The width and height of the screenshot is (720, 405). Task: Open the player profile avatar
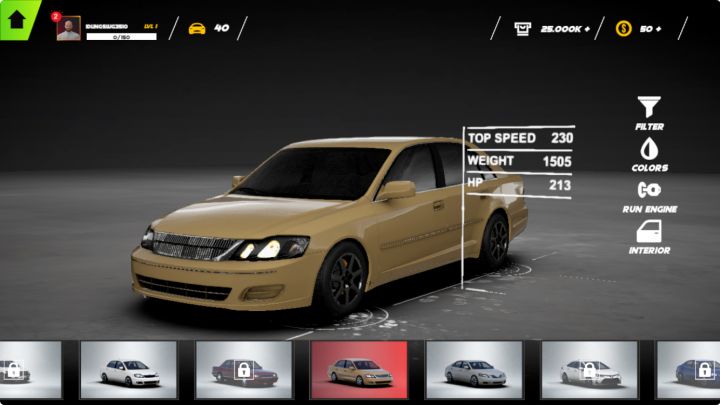pos(68,29)
